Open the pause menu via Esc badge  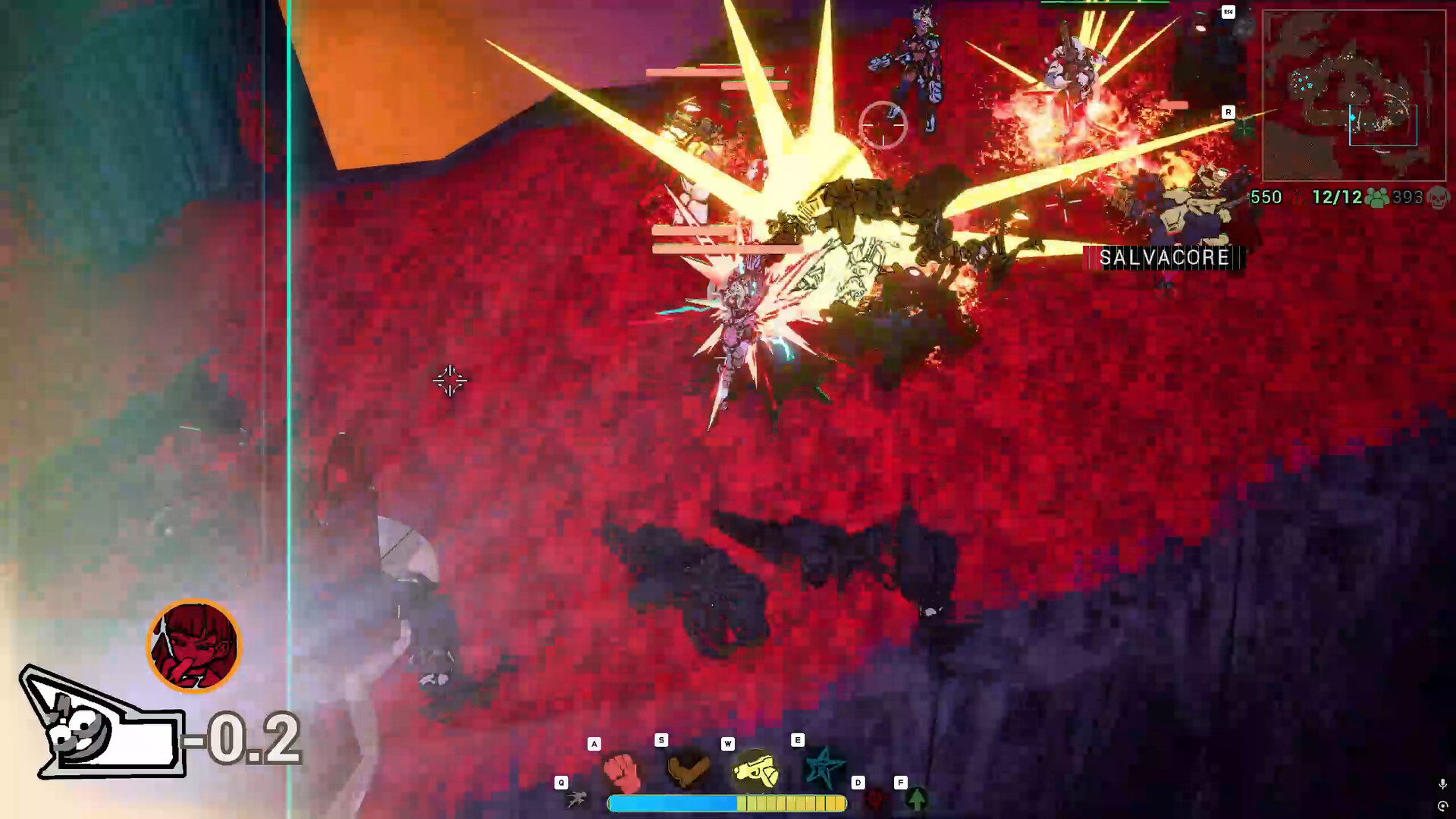coord(1228,12)
